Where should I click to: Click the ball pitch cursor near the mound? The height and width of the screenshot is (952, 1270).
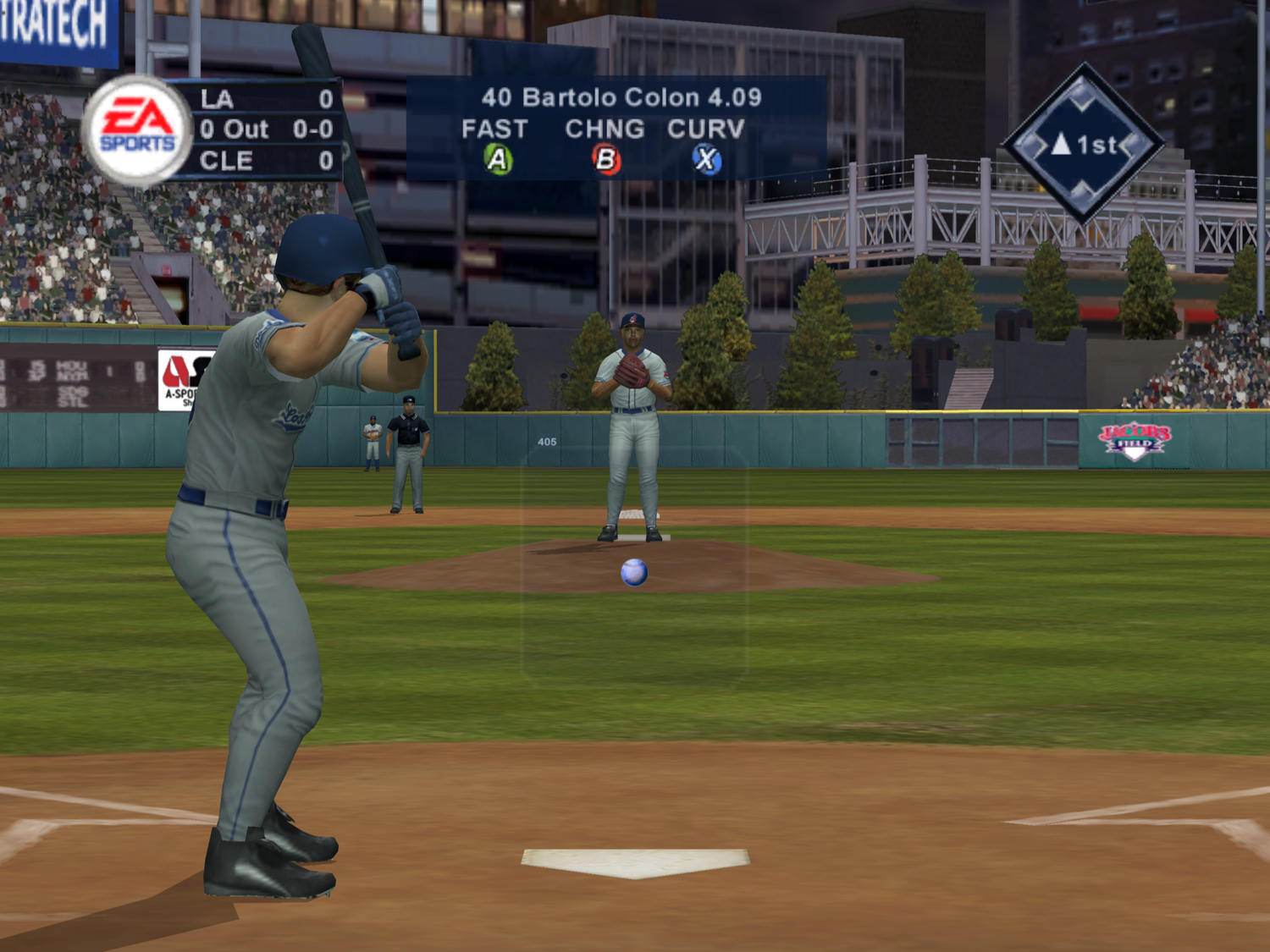click(x=633, y=572)
